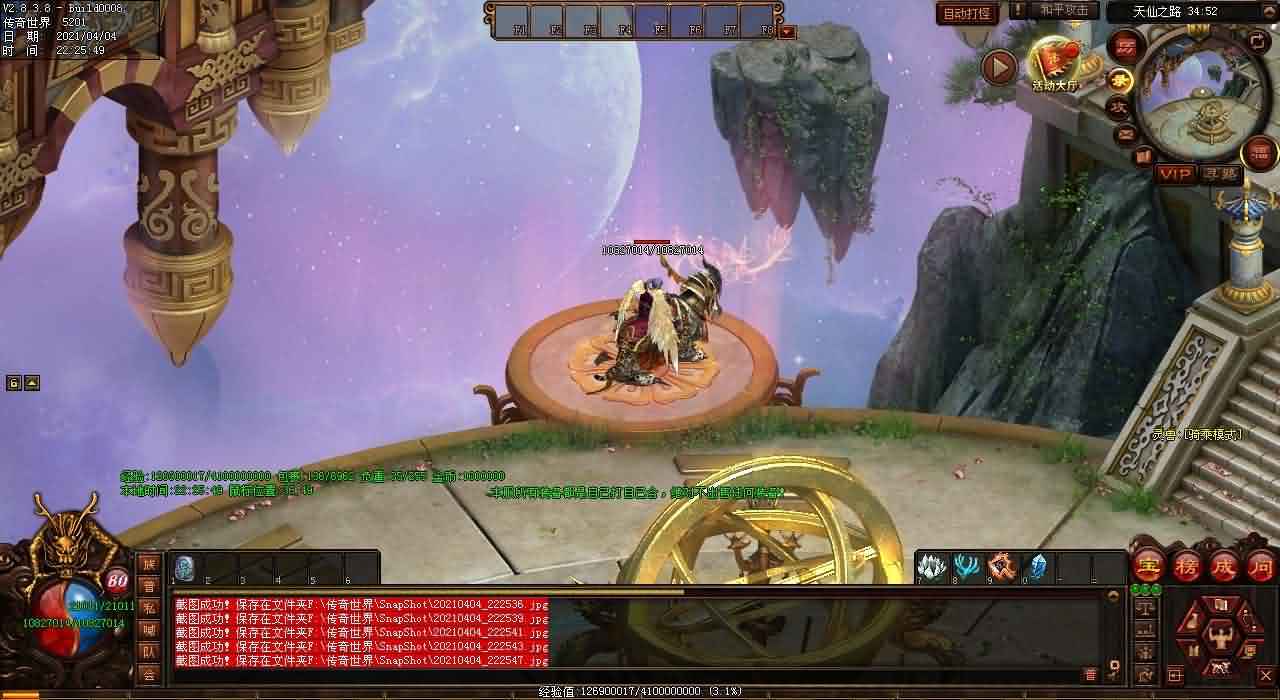Image resolution: width=1280 pixels, height=700 pixels.
Task: Use the blue crystal in slot 0
Action: [1037, 566]
